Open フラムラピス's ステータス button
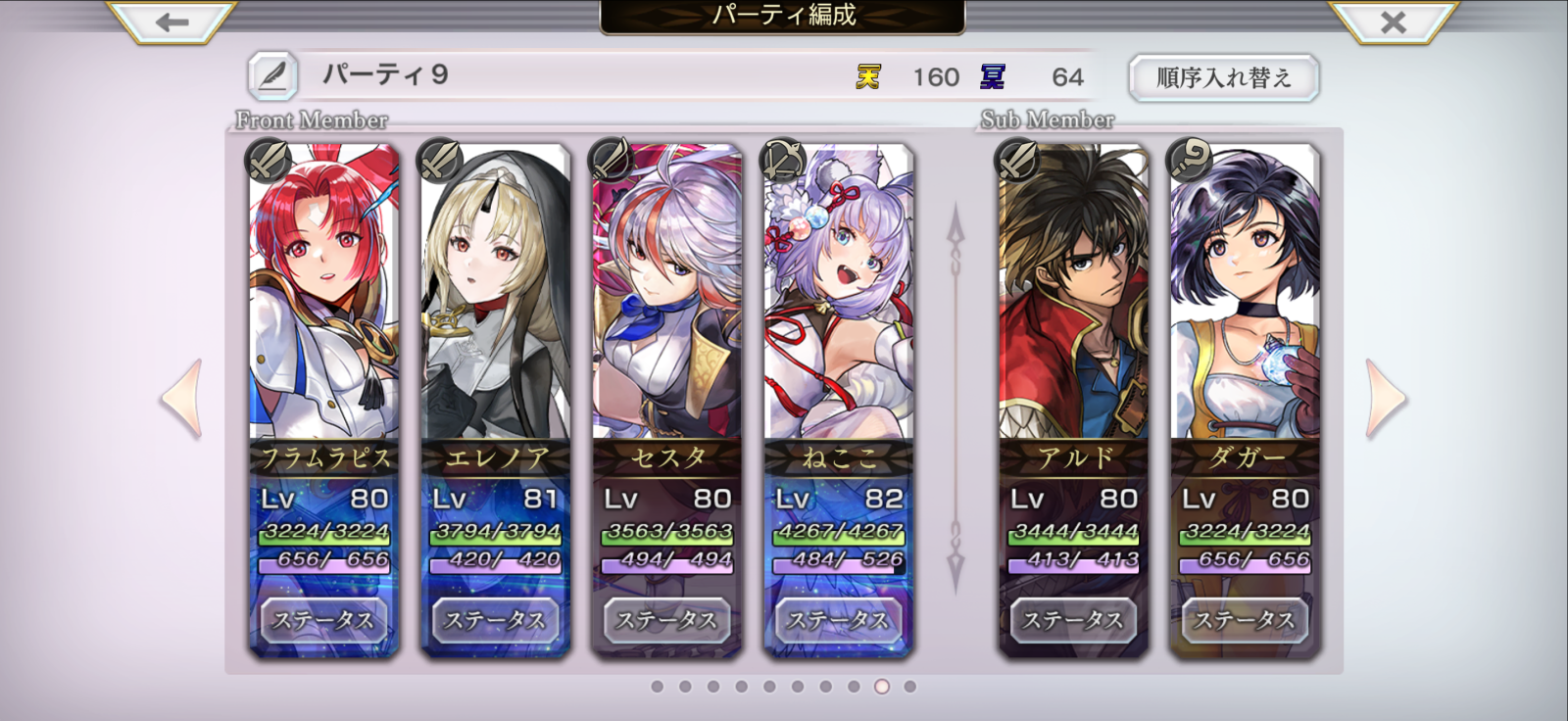The height and width of the screenshot is (721, 1568). coord(324,620)
